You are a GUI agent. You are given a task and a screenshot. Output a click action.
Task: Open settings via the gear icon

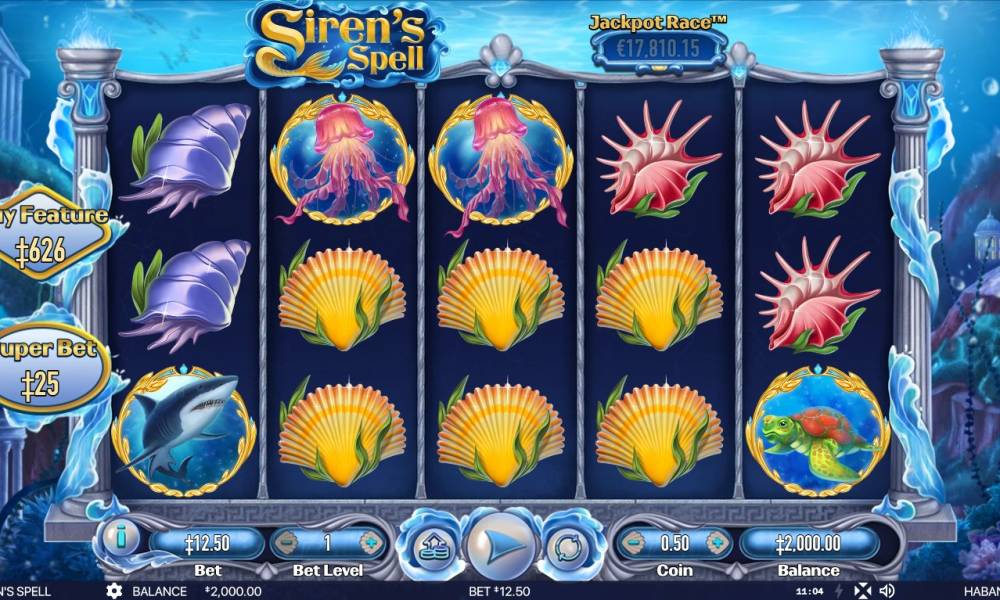tap(114, 591)
